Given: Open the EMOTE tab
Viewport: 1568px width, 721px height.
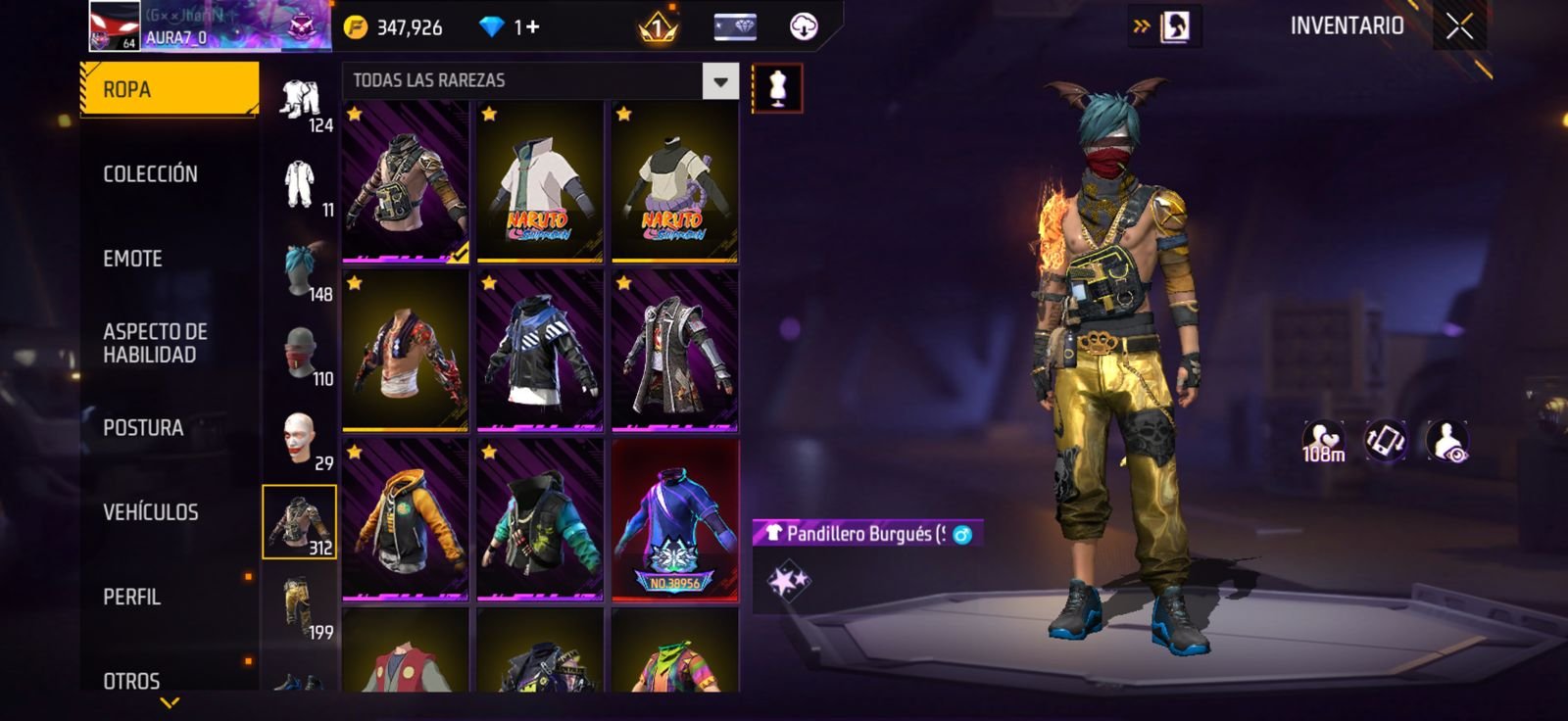Looking at the screenshot, I should [133, 259].
